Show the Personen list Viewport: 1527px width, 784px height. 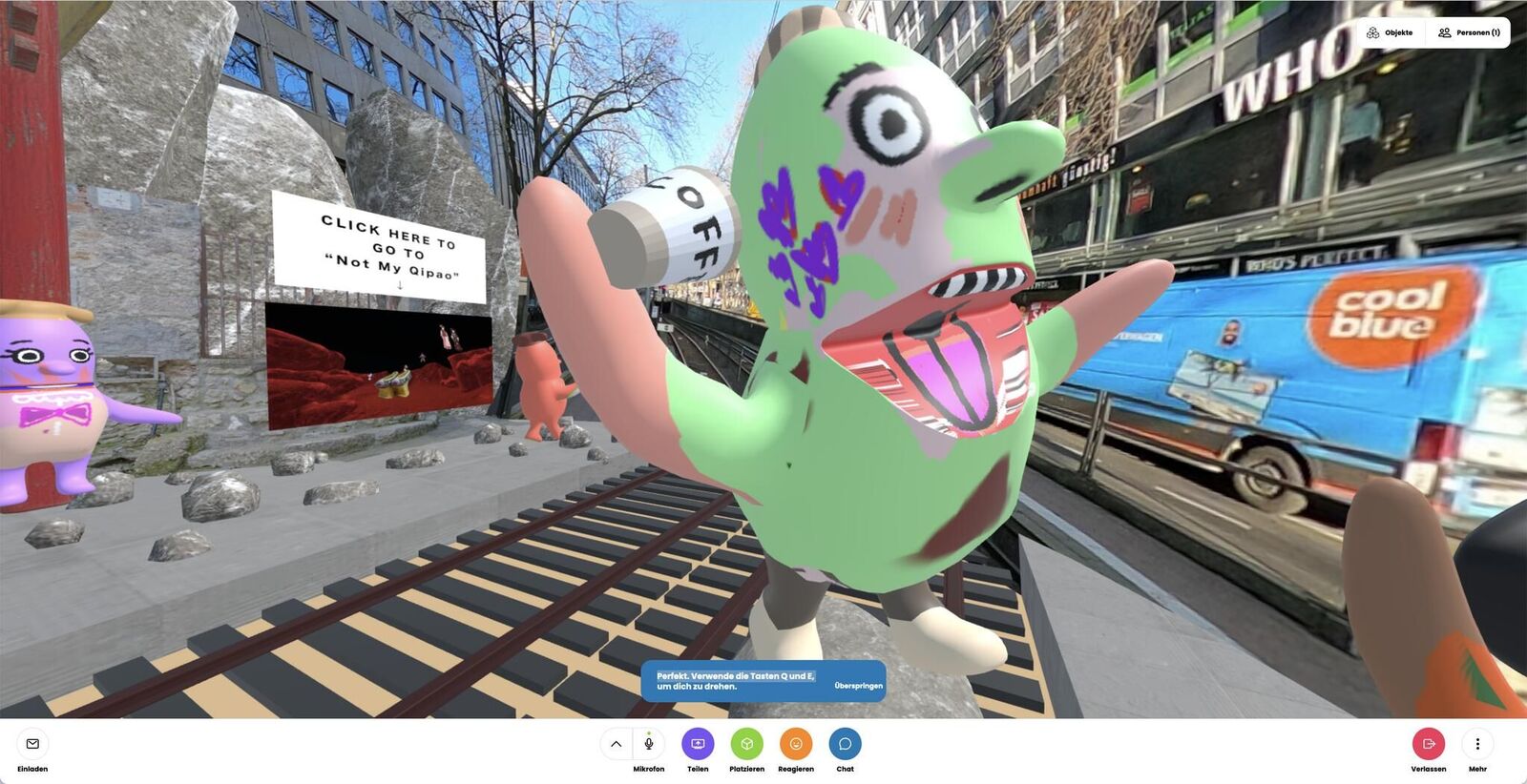coord(1469,32)
